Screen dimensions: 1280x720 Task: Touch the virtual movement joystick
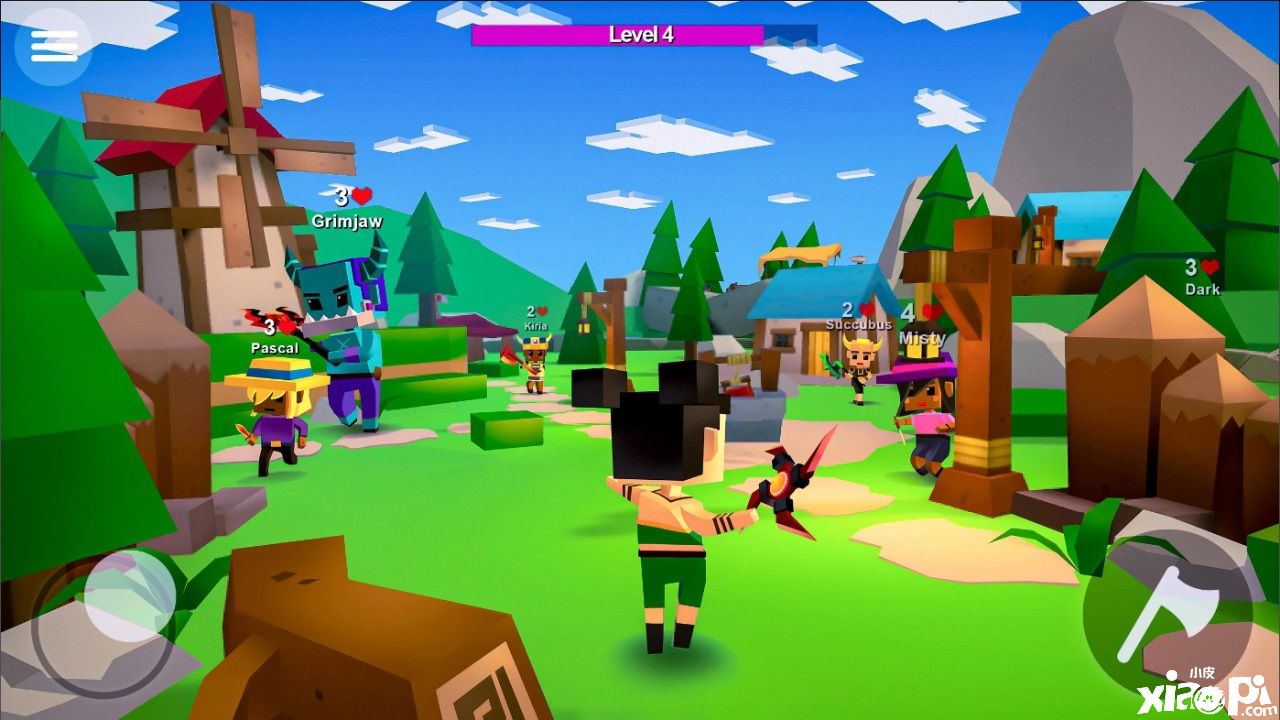[x=128, y=597]
